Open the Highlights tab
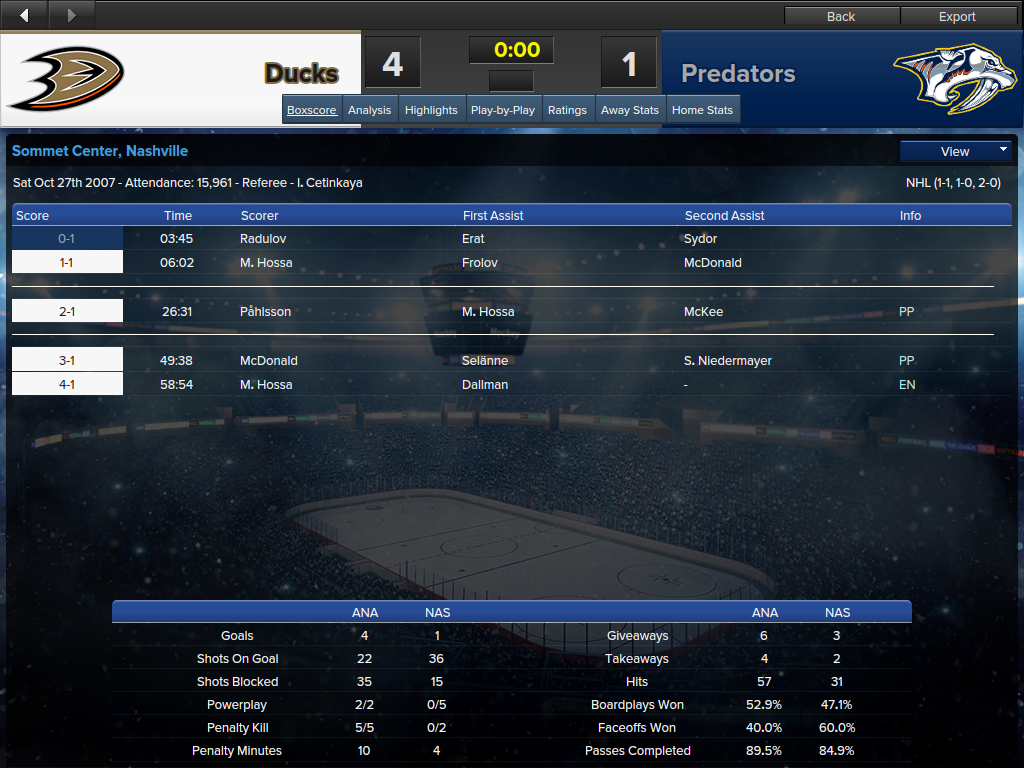The width and height of the screenshot is (1024, 768). (x=432, y=110)
